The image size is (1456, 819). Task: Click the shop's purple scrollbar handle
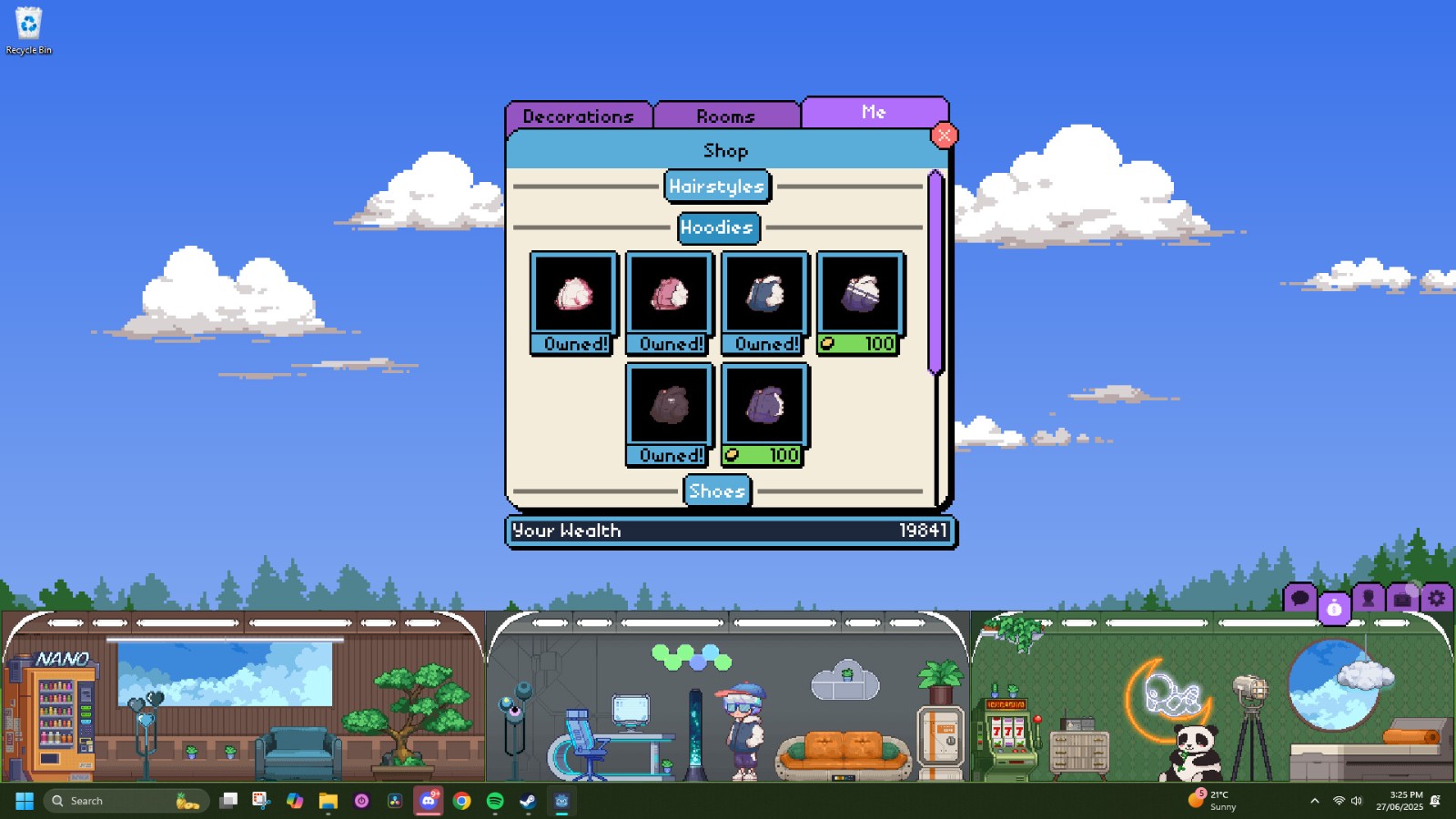(x=935, y=273)
